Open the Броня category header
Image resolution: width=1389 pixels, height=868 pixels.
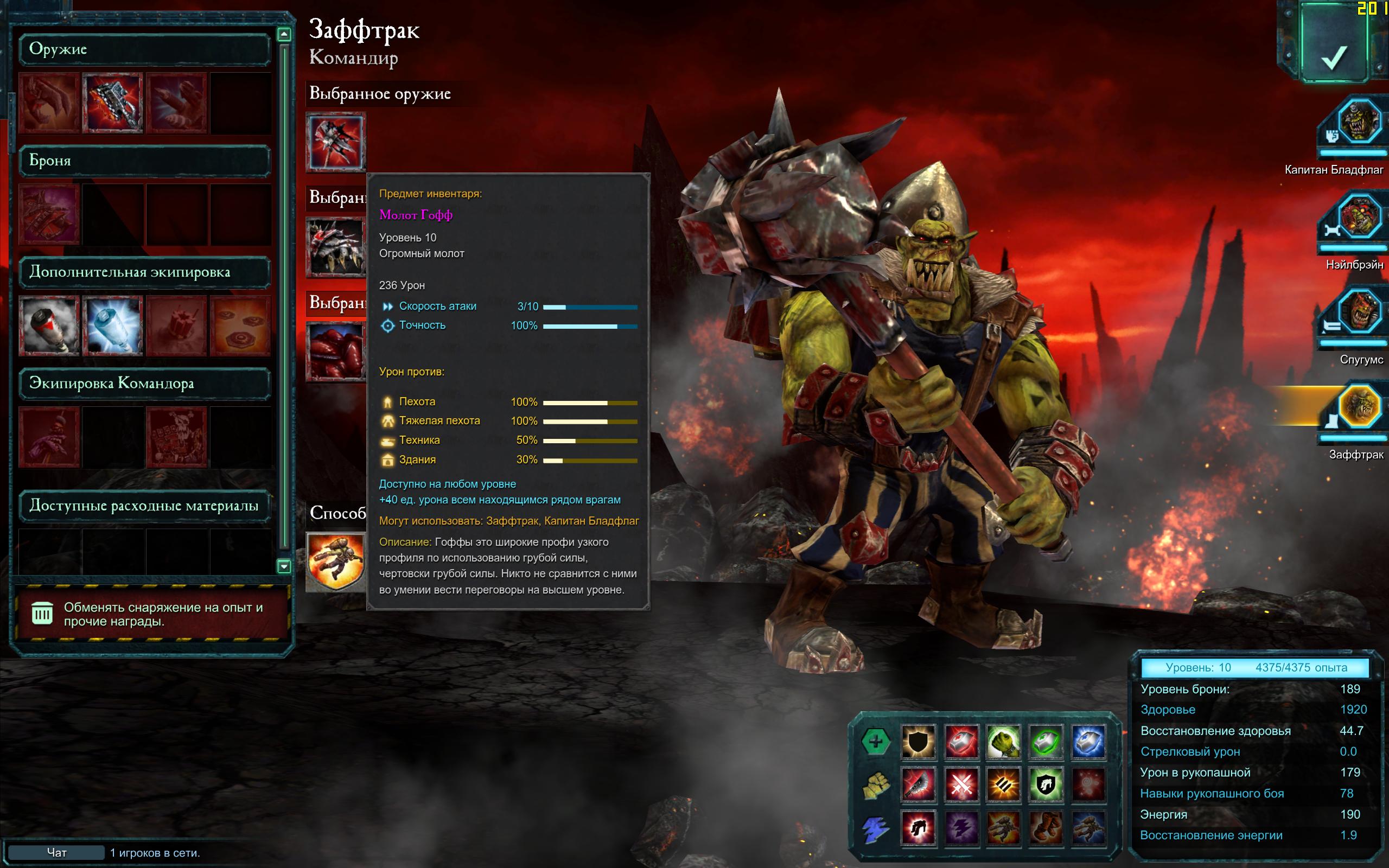(x=144, y=161)
